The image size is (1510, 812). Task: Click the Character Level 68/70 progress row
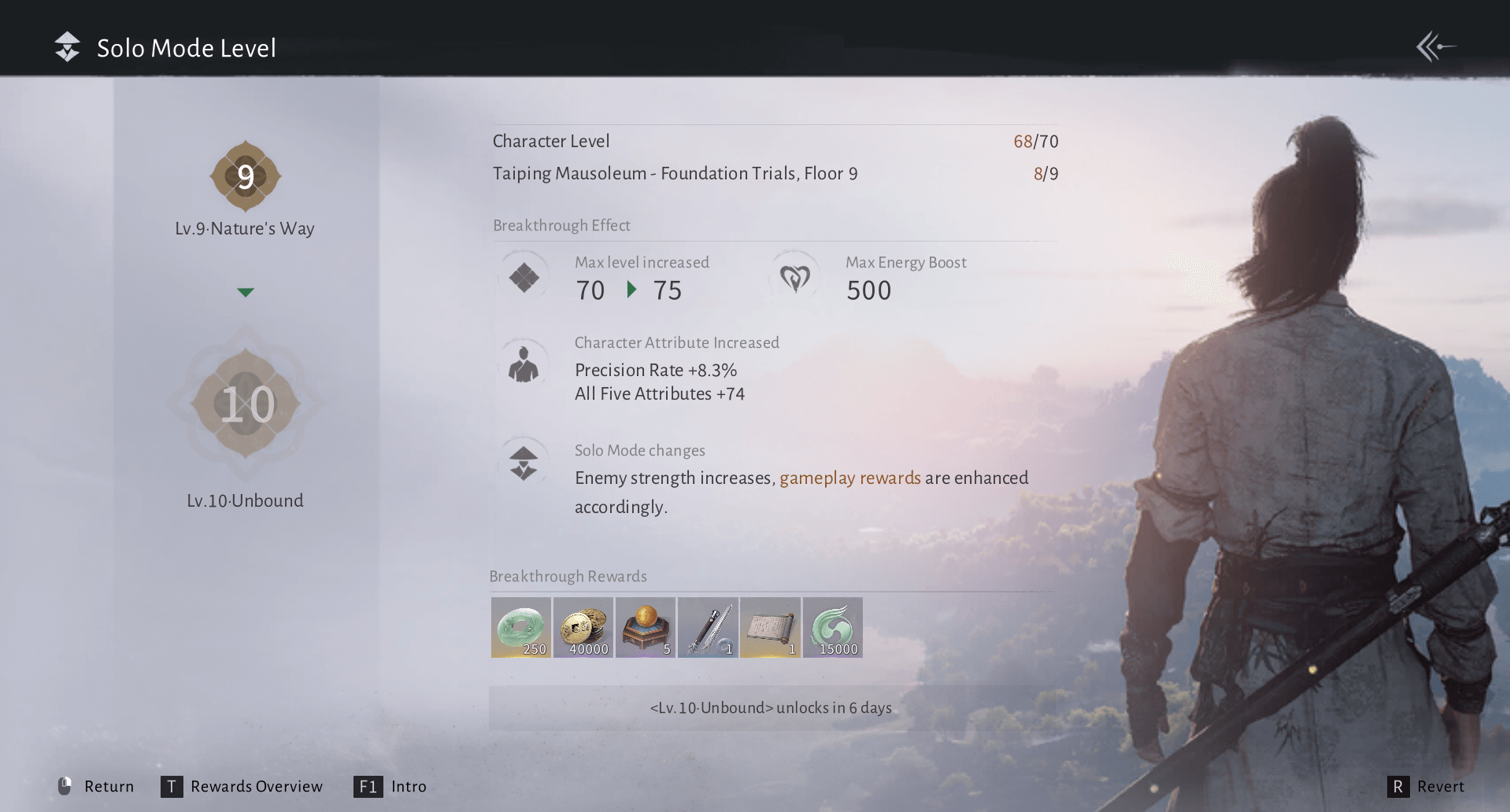[x=775, y=141]
